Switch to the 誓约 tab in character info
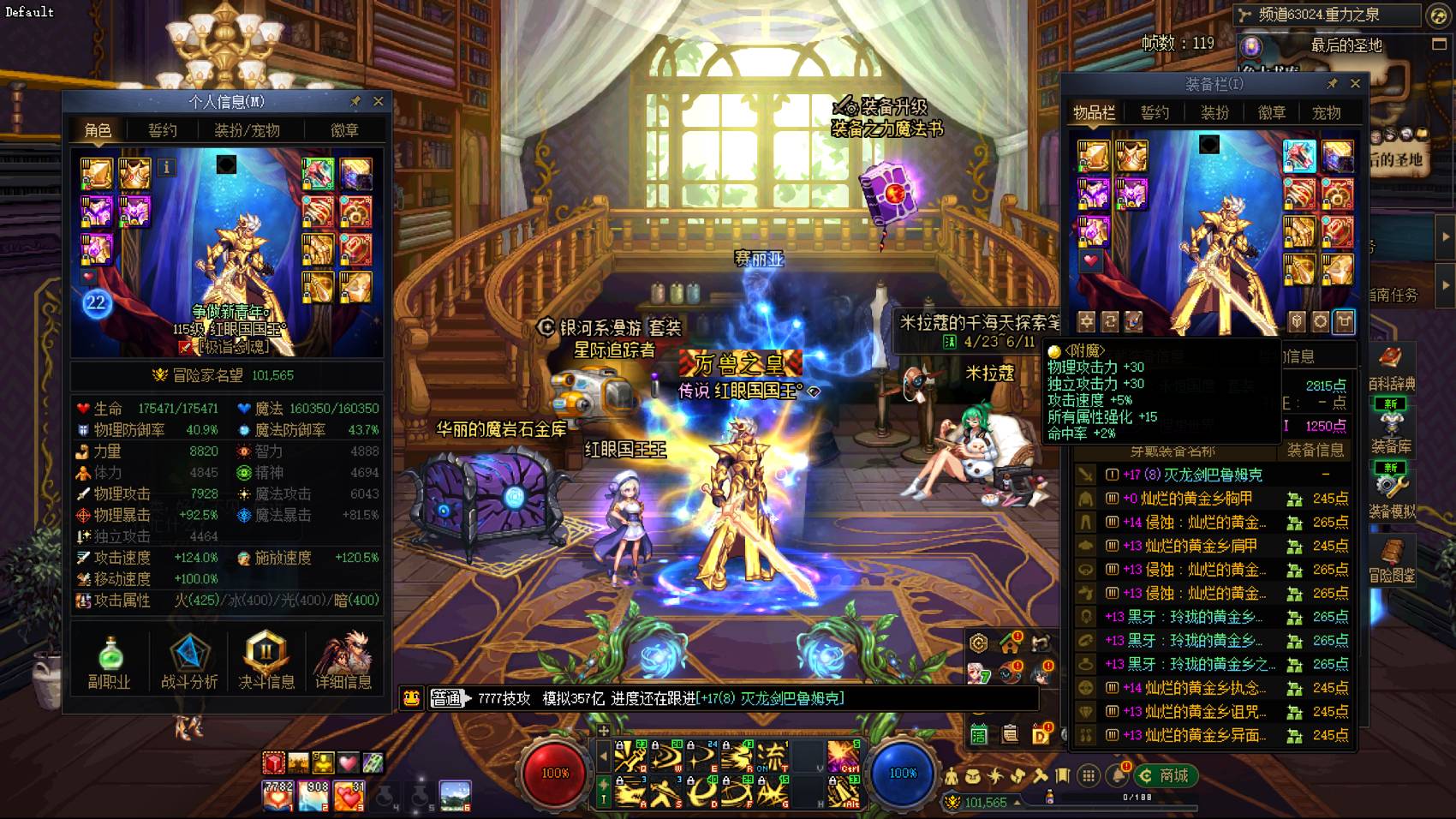This screenshot has width=1456, height=819. tap(162, 130)
